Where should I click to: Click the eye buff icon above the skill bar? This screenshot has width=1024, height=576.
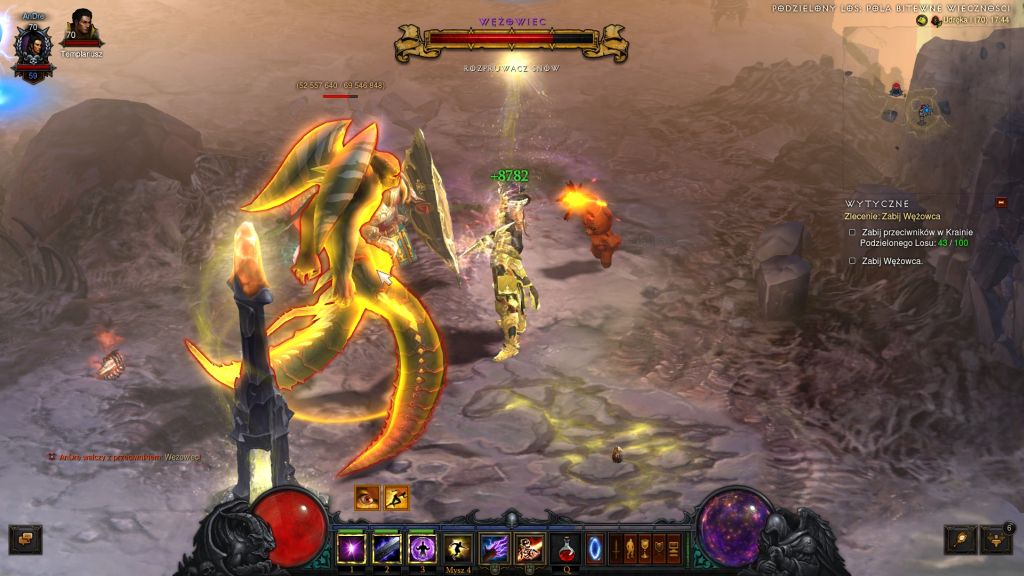click(367, 497)
